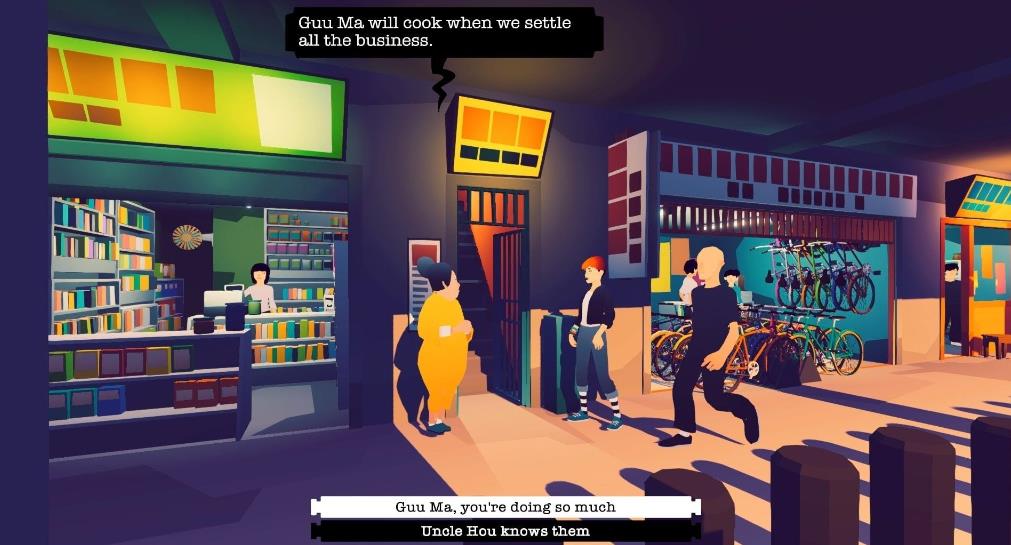Select the "Uncle Hou knows them" response

pos(505,531)
